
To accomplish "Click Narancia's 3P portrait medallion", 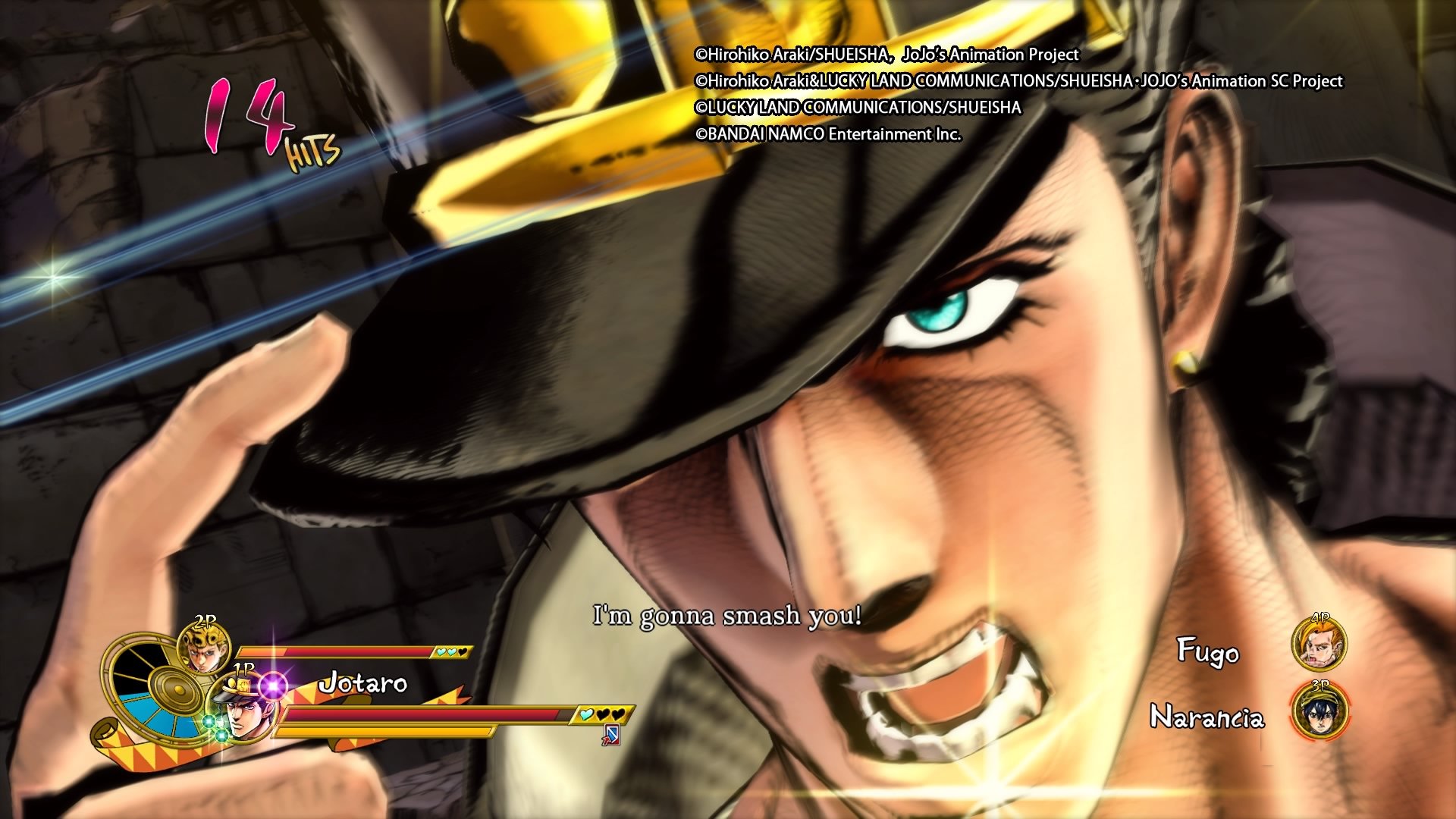I will (x=1320, y=714).
